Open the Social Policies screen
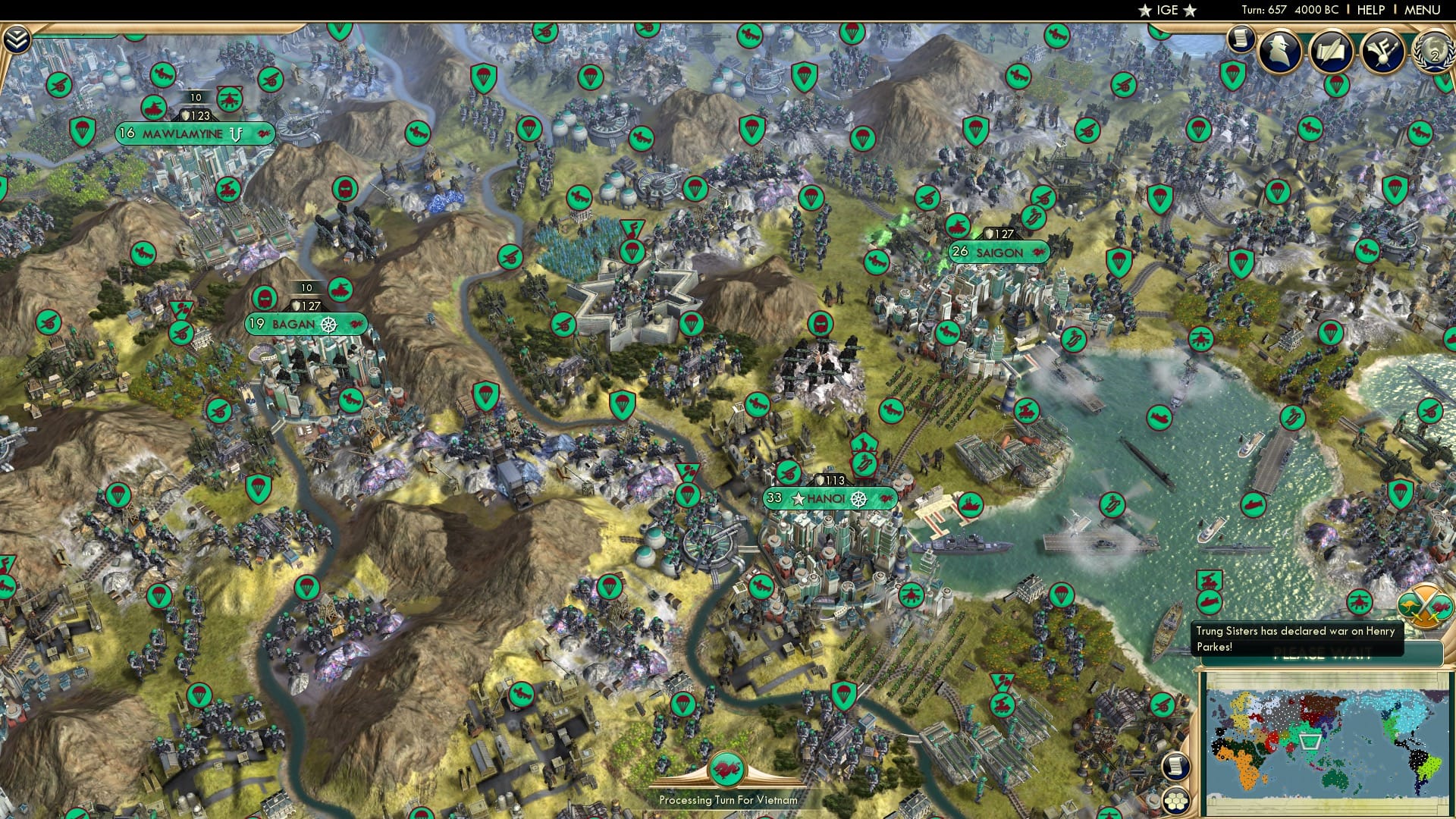1456x819 pixels. [1333, 52]
